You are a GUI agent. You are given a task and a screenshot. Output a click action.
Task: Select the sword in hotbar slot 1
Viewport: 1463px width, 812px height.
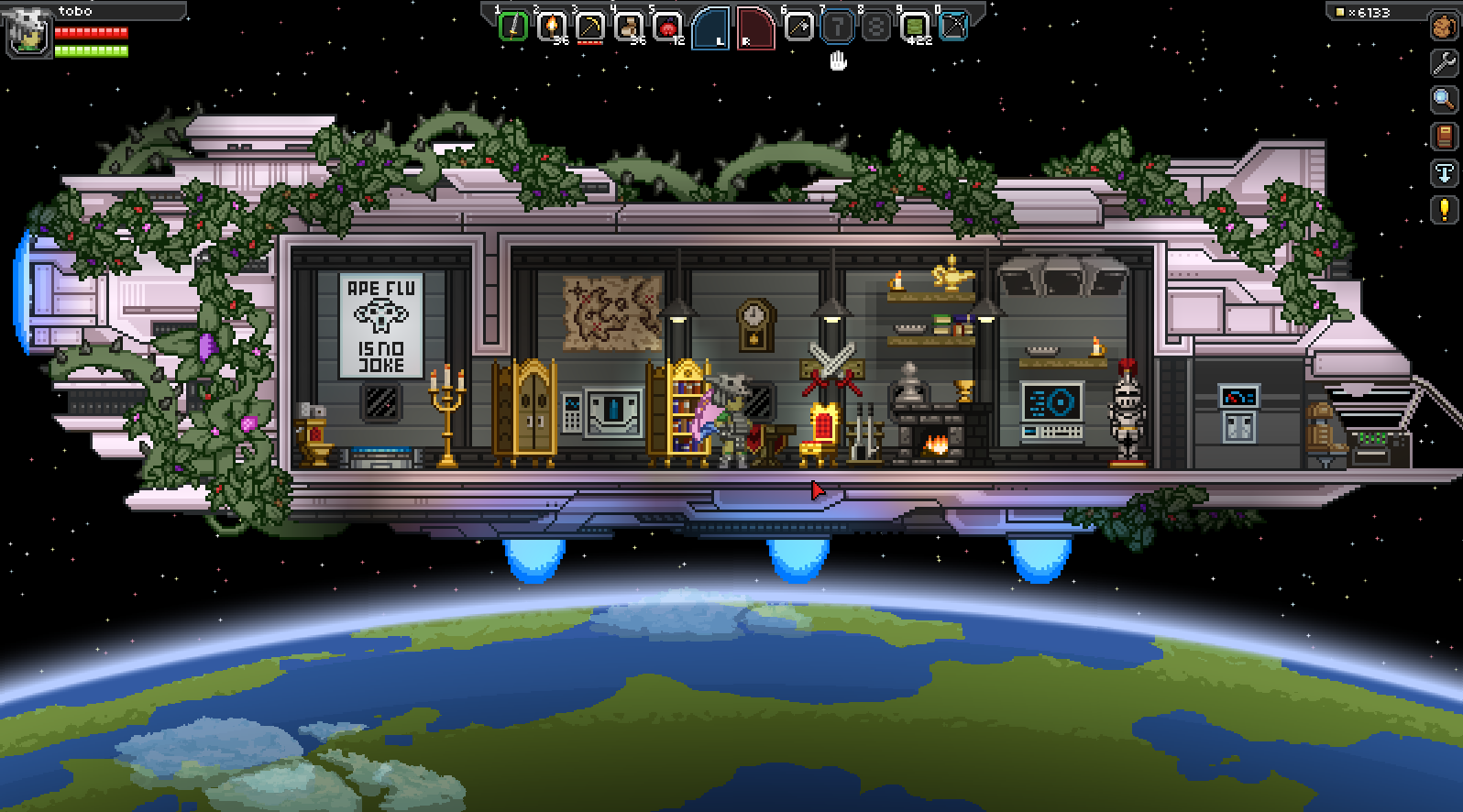click(x=513, y=27)
